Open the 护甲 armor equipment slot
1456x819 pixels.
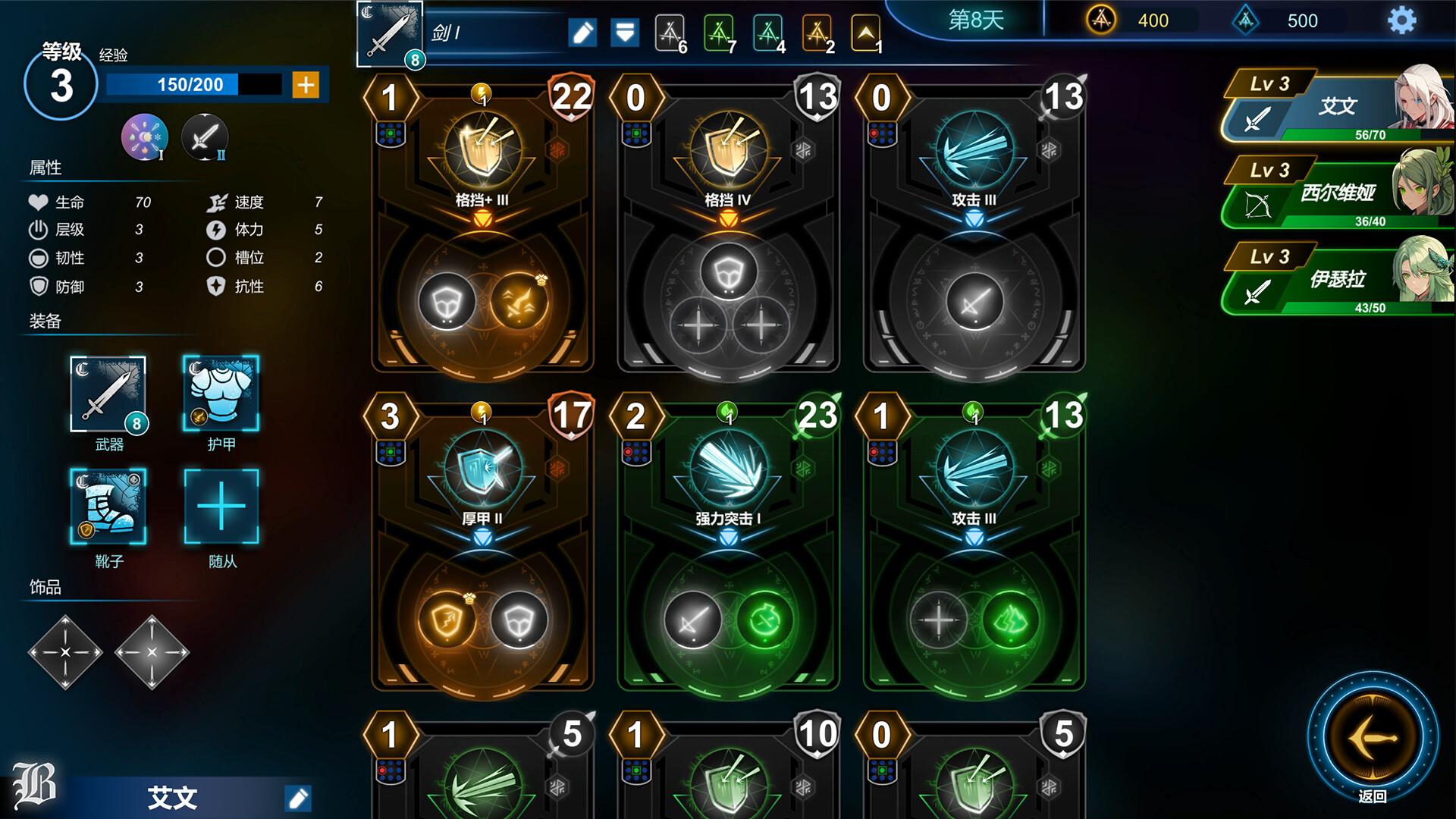point(221,394)
